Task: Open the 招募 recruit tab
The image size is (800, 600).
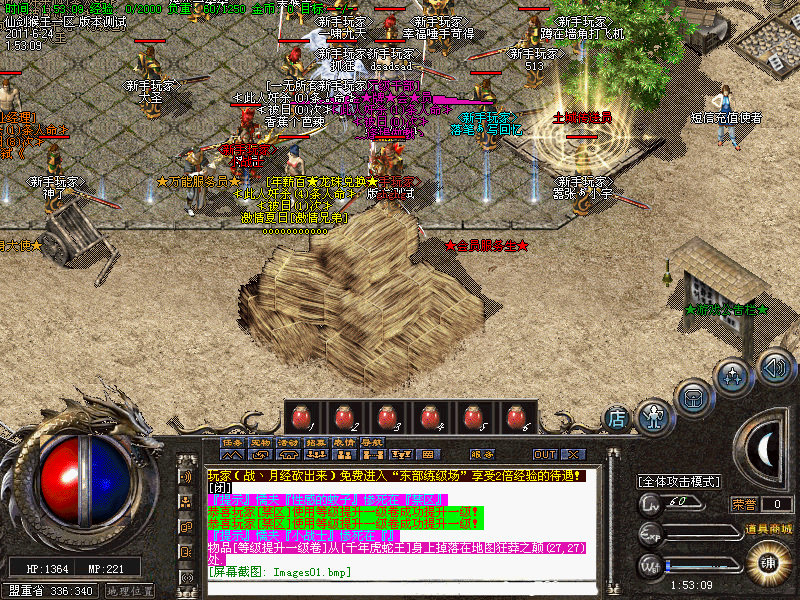Action: point(316,441)
